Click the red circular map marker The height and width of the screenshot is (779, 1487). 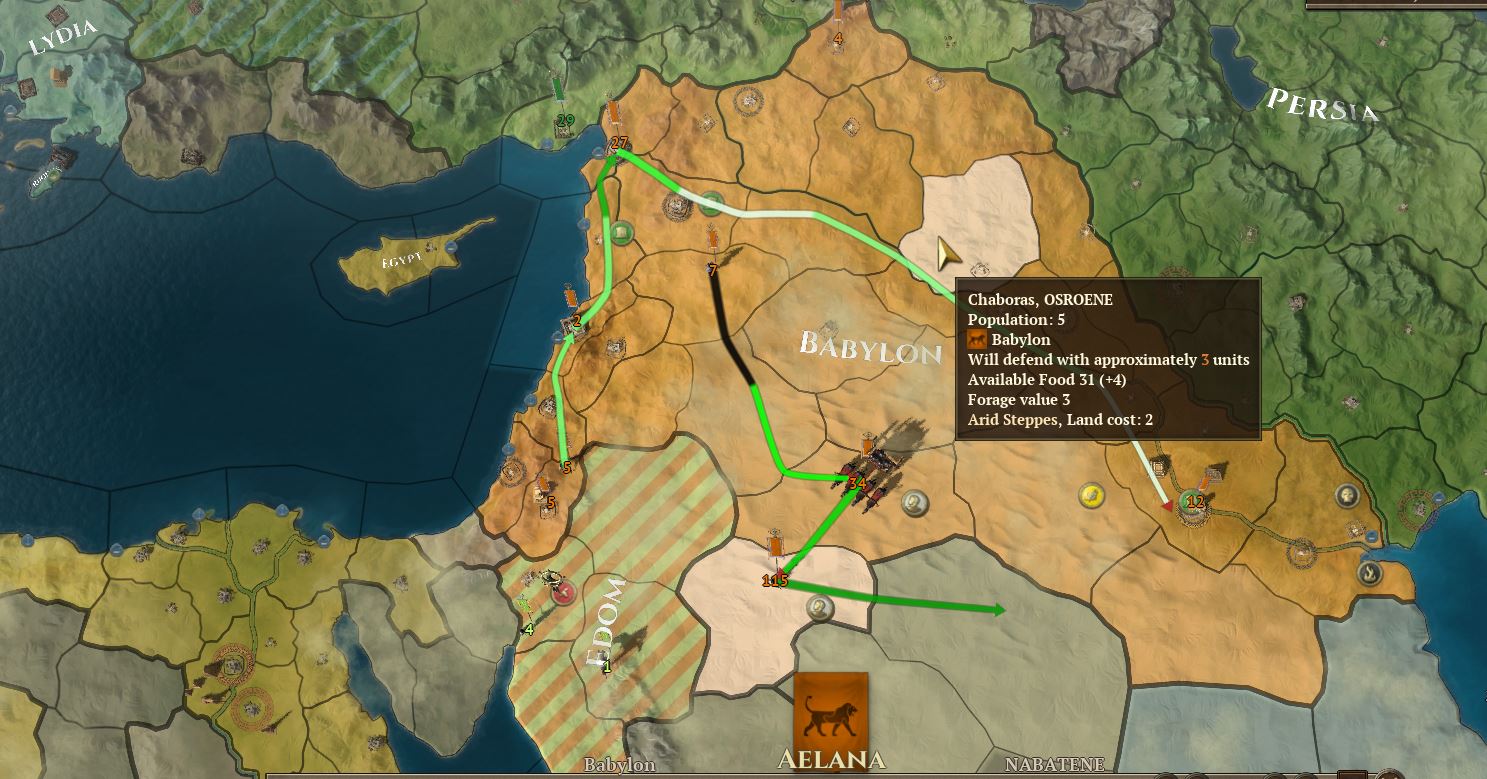tap(565, 593)
